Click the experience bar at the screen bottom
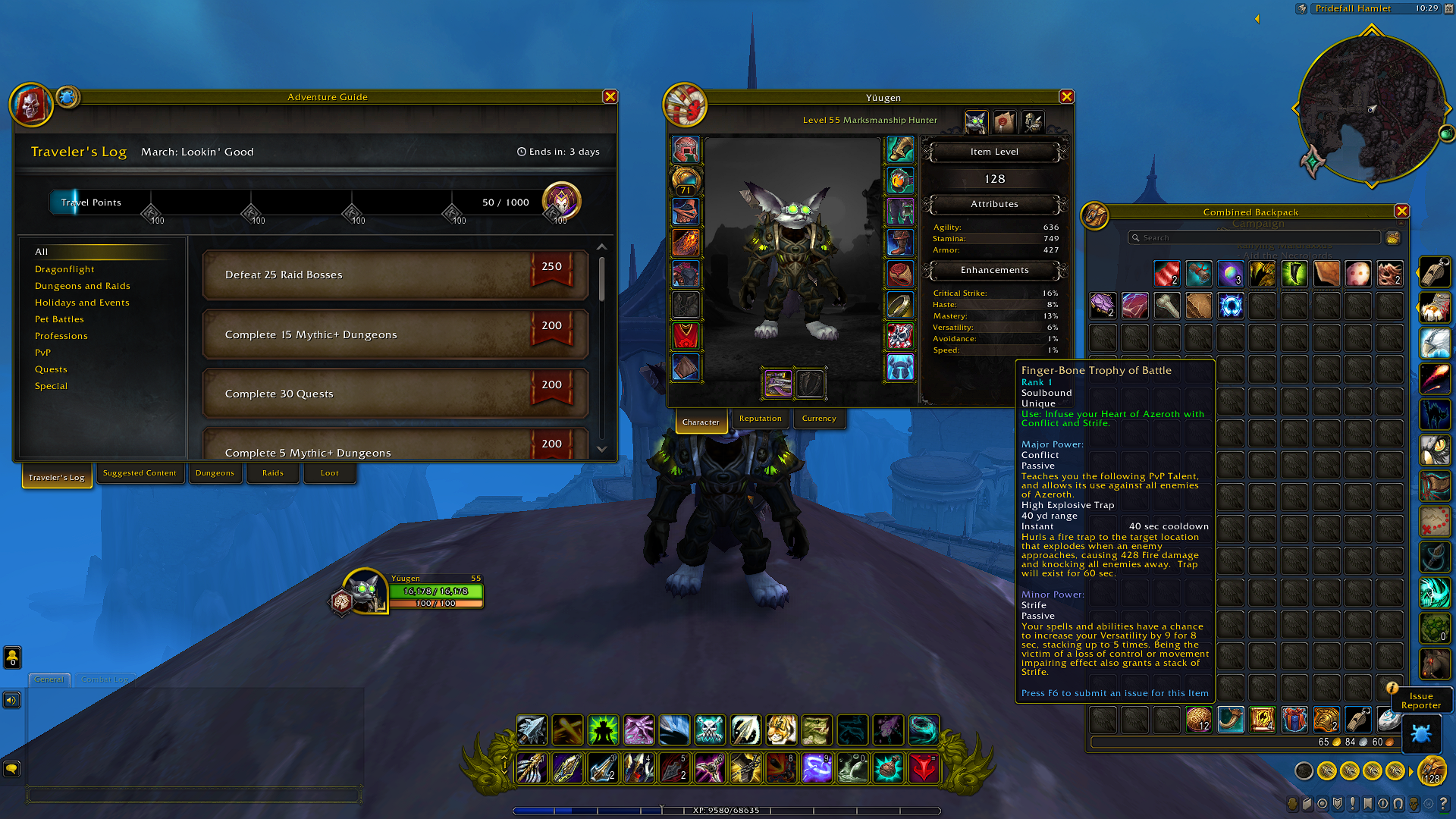 coord(728,810)
